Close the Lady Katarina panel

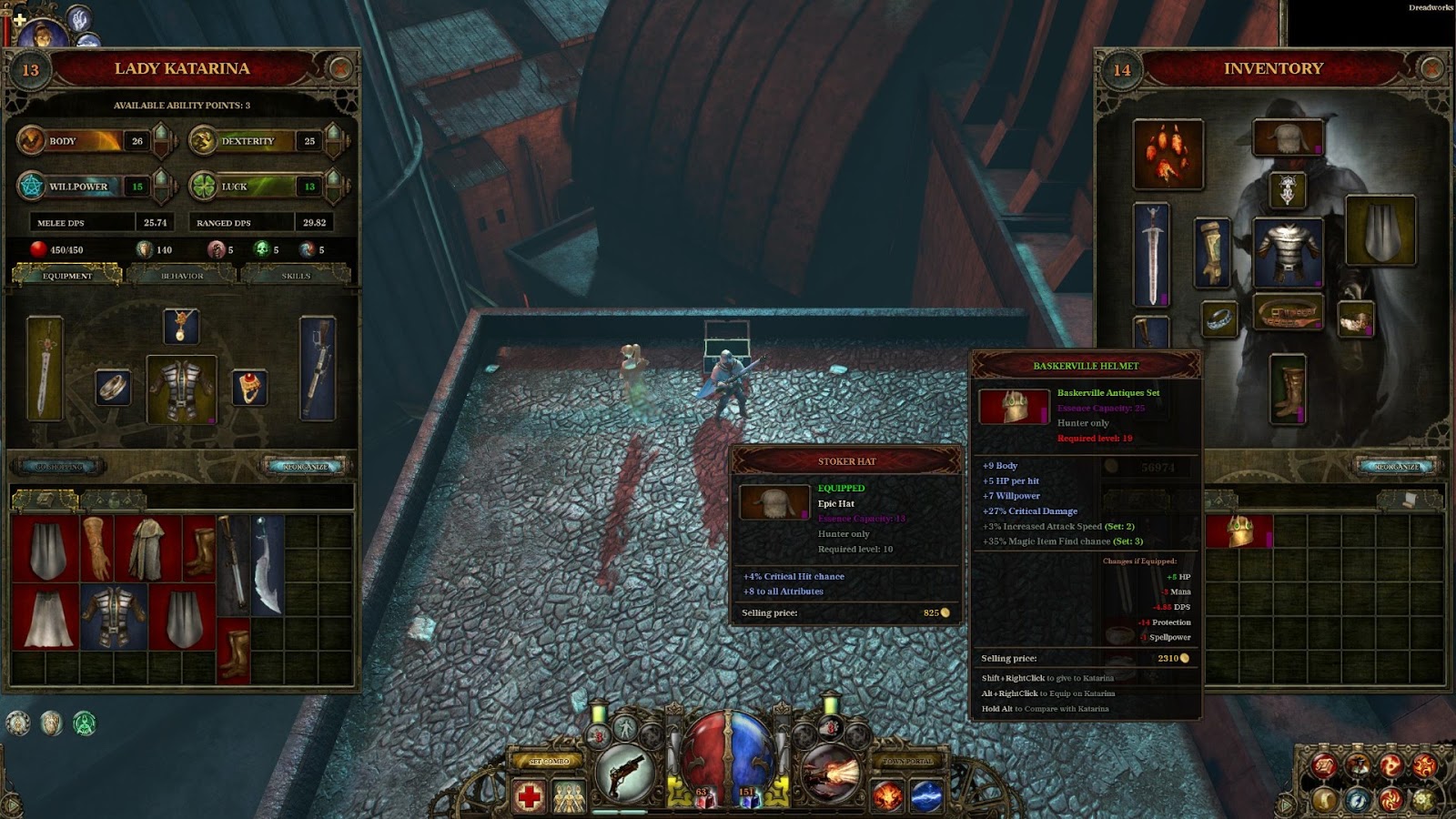[341, 67]
